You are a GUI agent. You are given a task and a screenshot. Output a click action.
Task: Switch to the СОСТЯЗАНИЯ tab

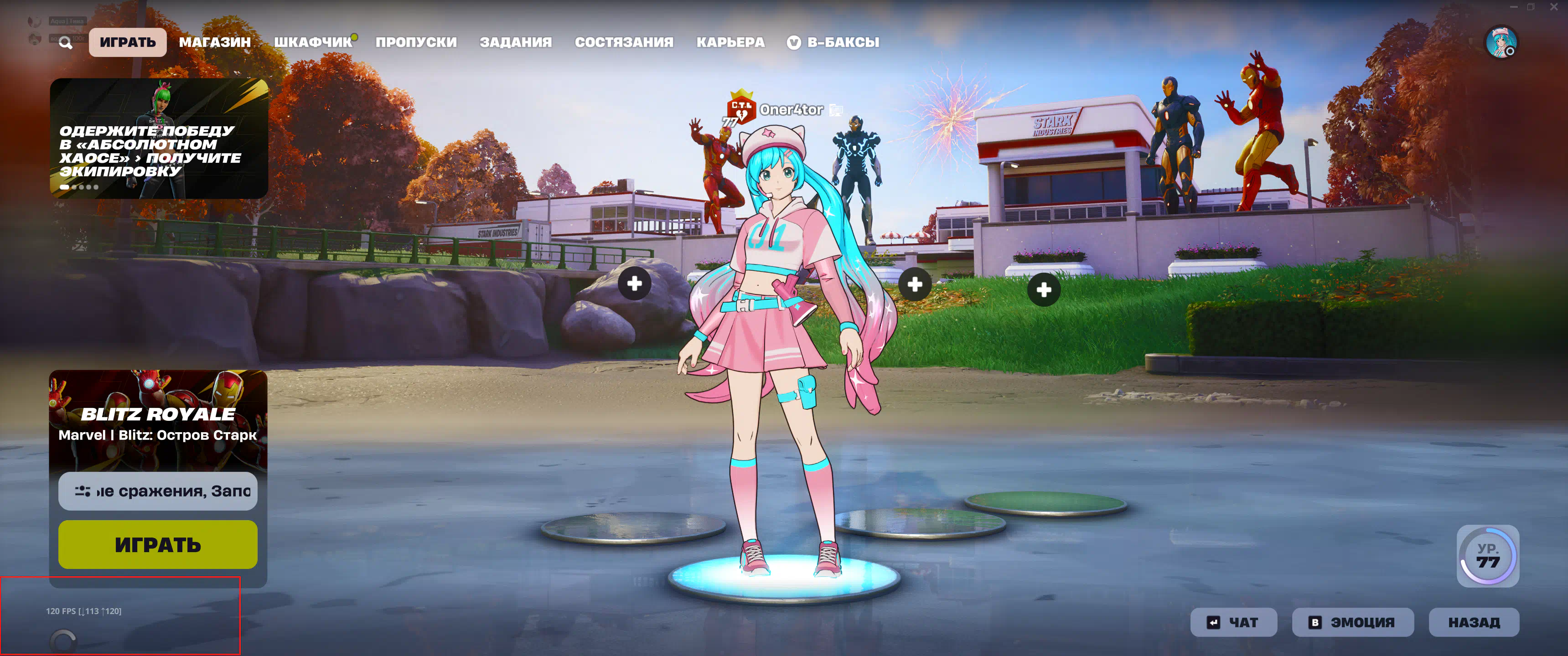coord(624,42)
